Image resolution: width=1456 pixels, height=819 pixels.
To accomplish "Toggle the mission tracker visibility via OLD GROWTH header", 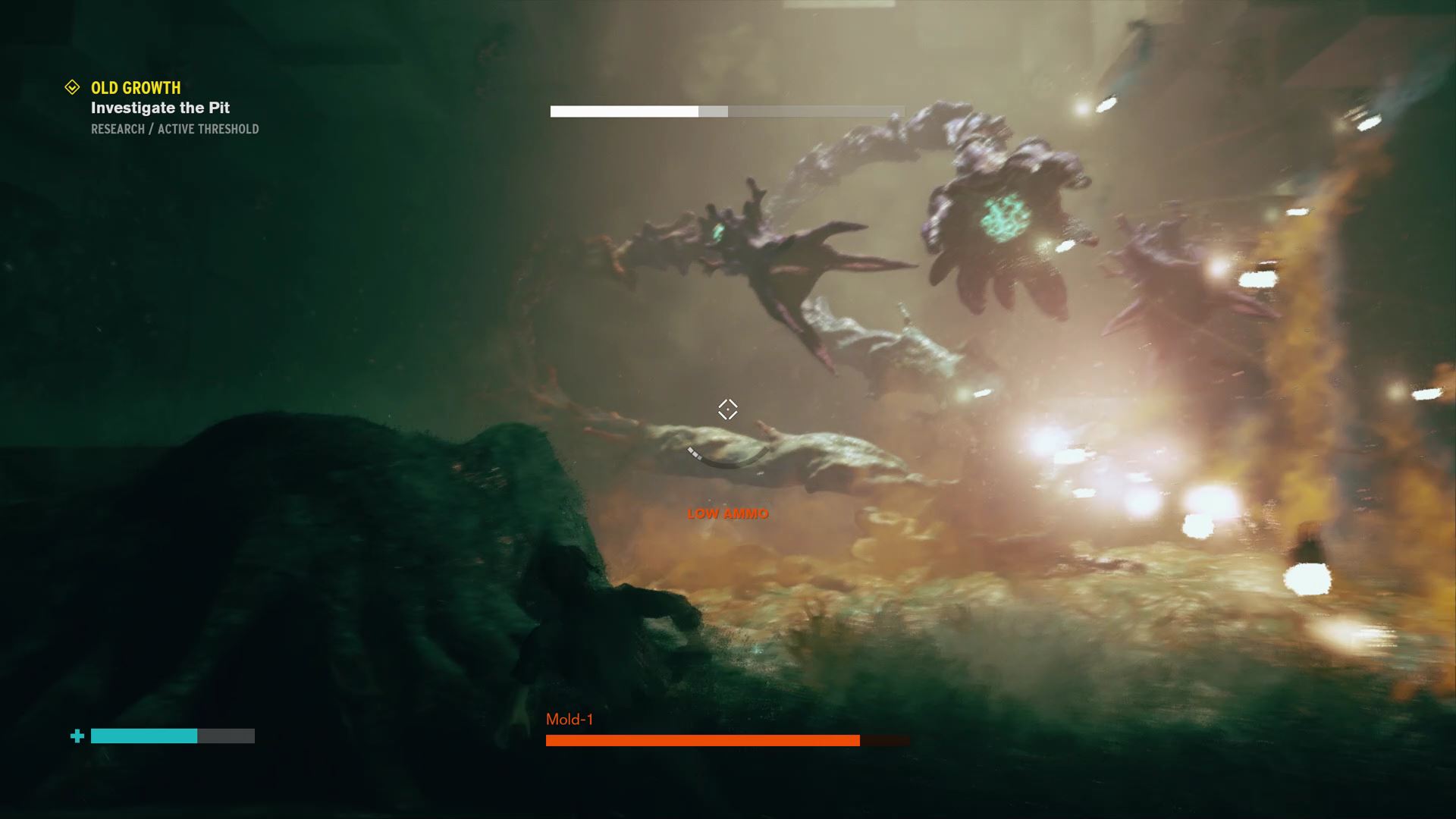I will tap(136, 87).
